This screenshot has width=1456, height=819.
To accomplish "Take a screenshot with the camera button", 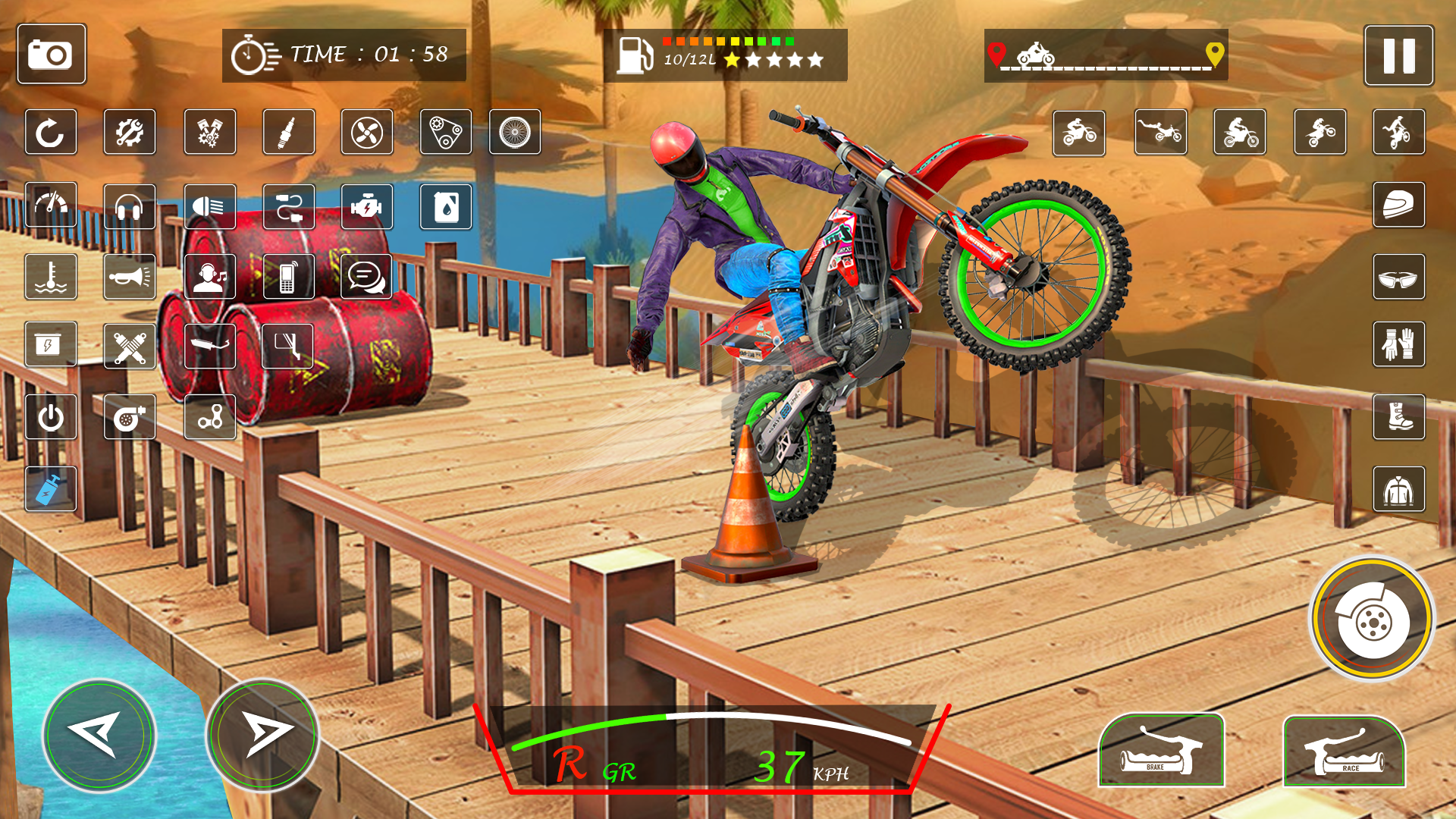I will click(x=51, y=54).
